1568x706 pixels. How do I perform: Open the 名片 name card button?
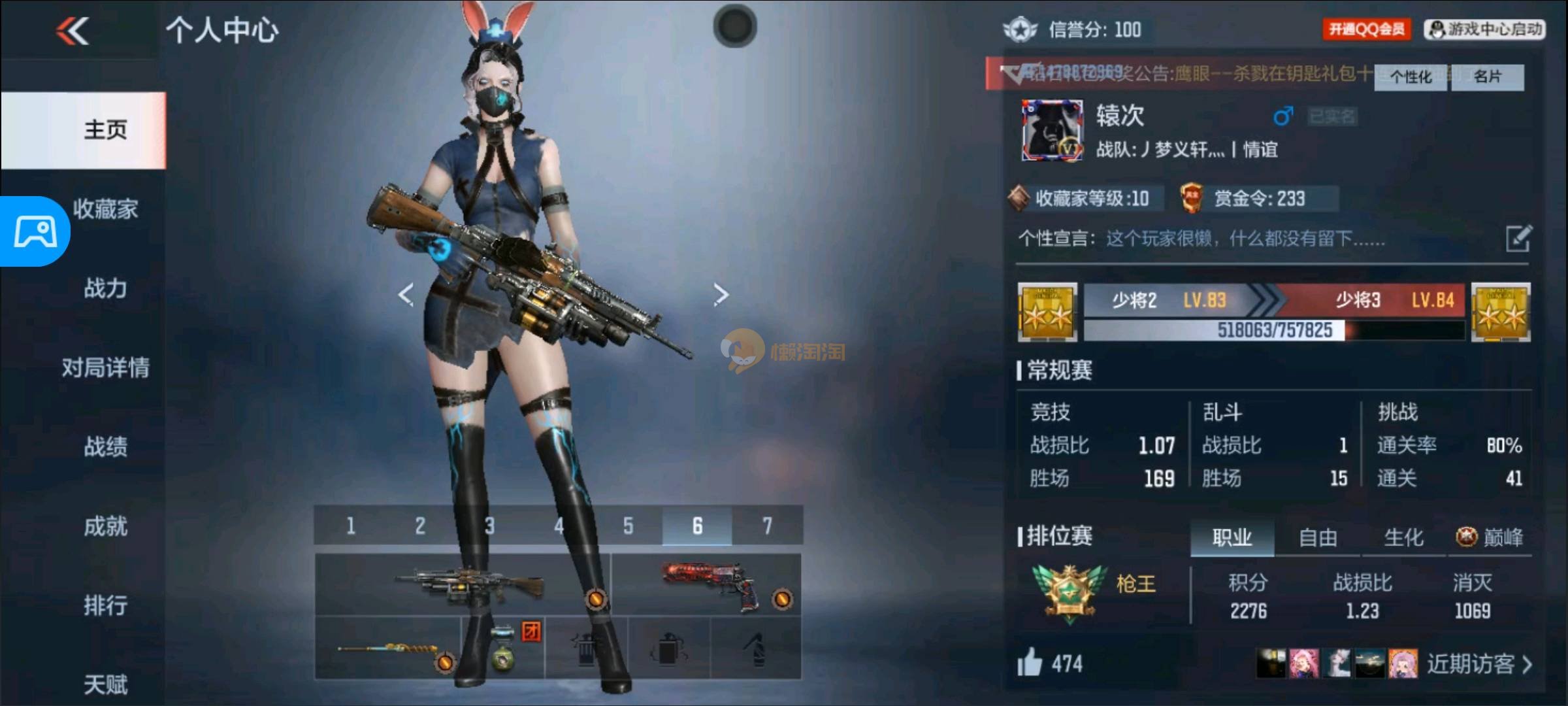pos(1488,77)
